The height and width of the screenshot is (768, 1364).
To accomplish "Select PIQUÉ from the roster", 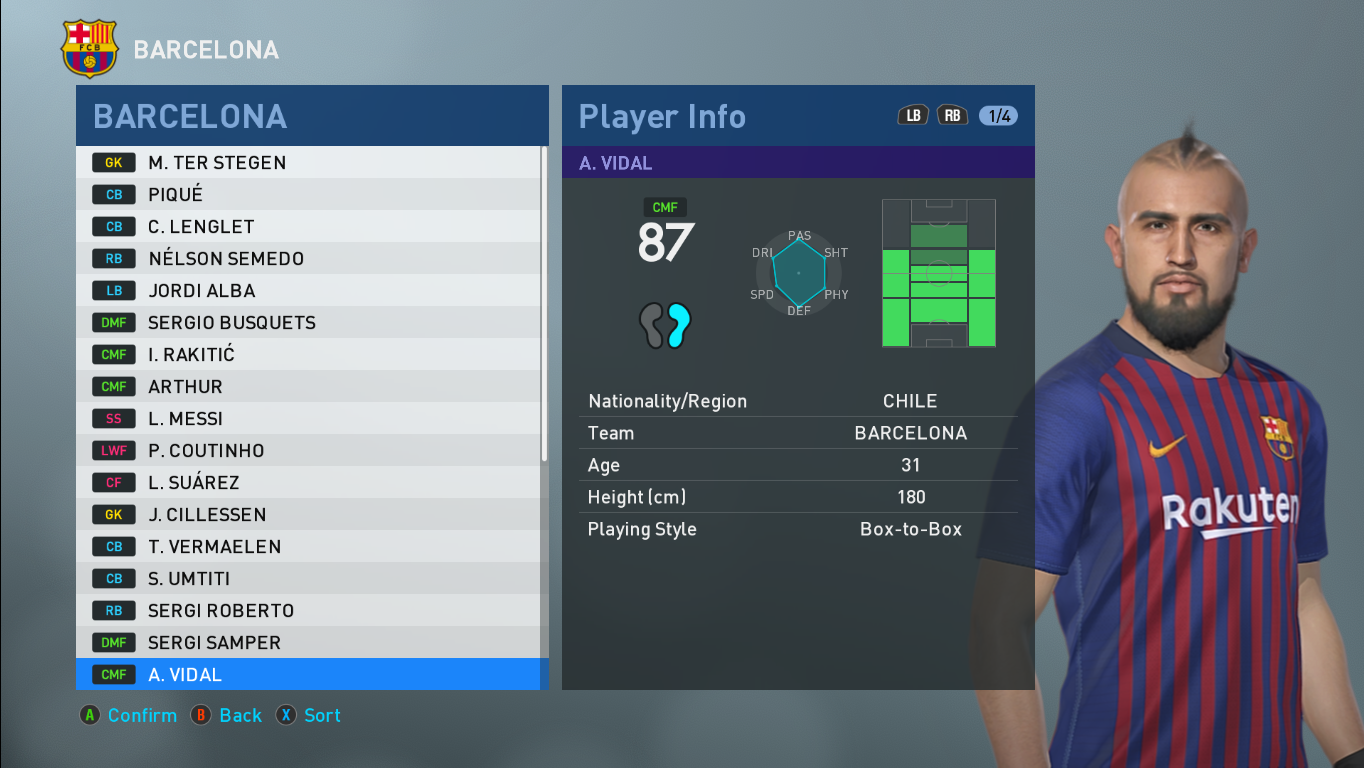I will point(250,194).
